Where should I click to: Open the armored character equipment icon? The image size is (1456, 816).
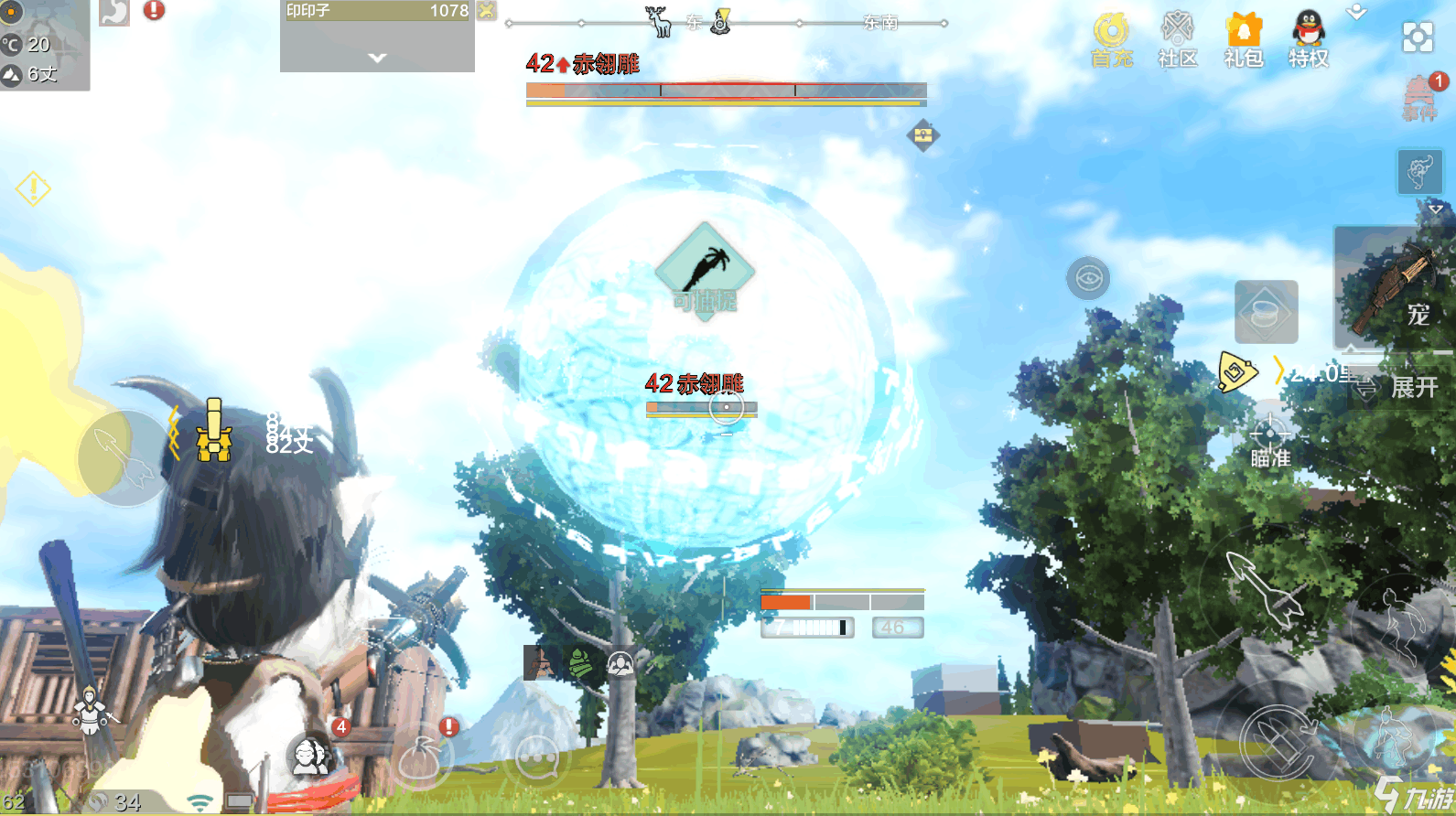click(90, 711)
